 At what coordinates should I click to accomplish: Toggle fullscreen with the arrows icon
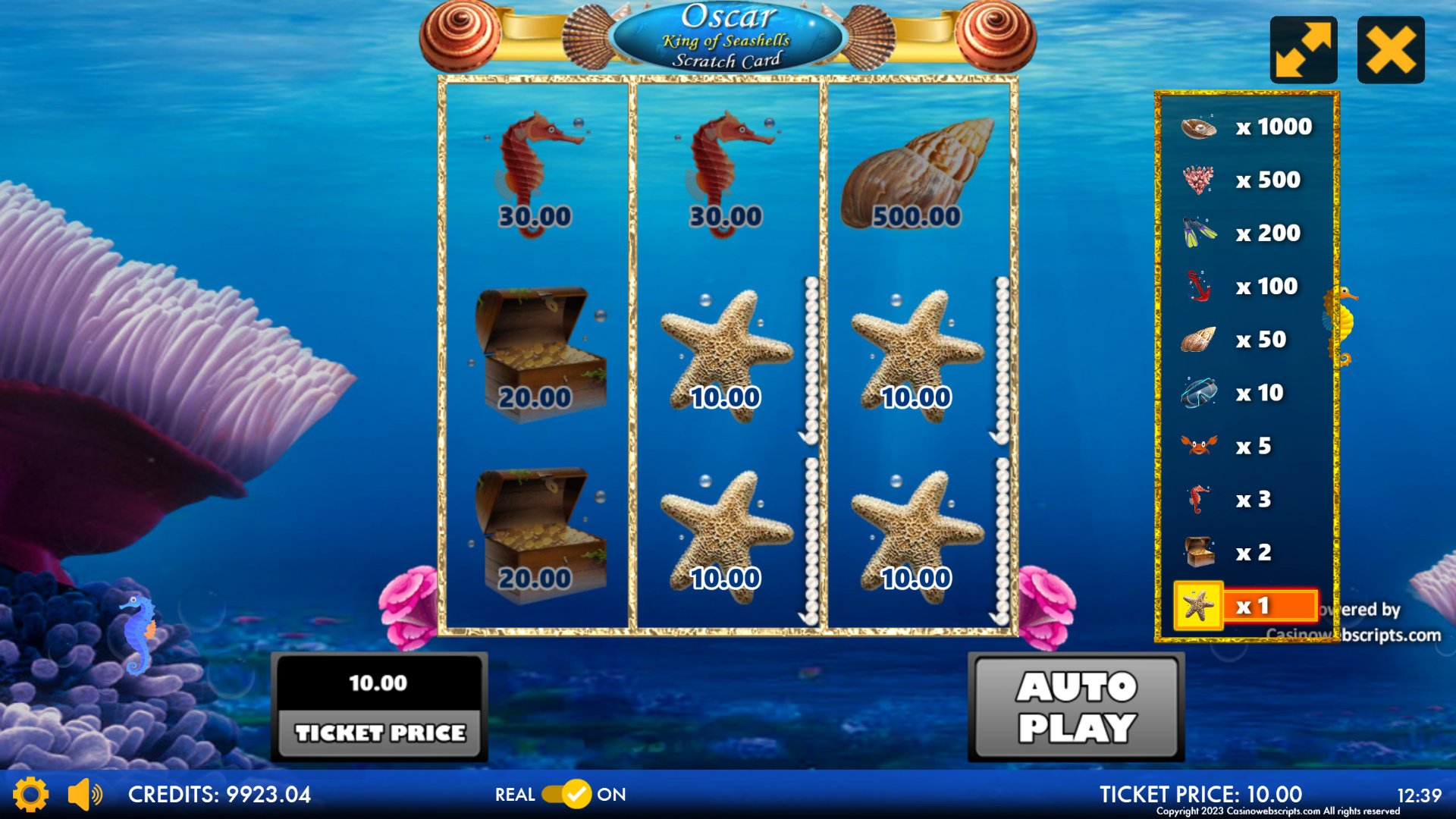point(1303,50)
